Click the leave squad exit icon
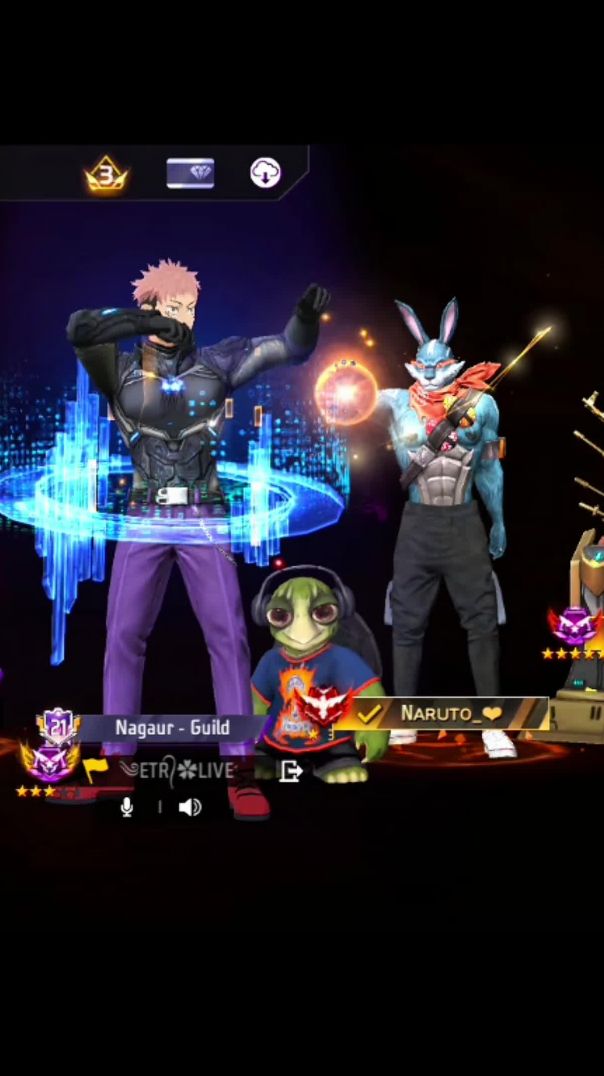This screenshot has width=604, height=1076. point(290,770)
